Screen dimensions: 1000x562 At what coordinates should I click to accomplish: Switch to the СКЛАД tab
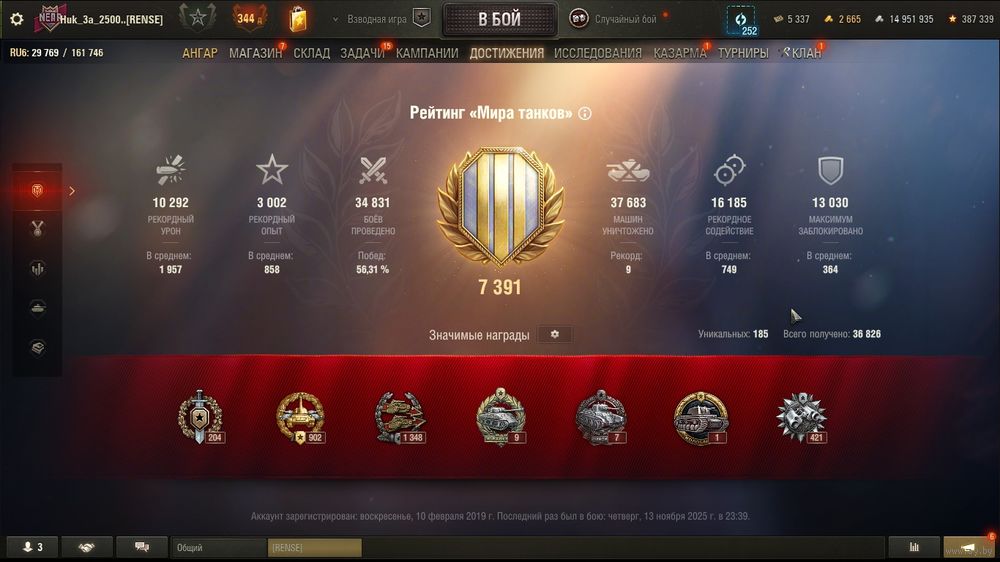(312, 53)
